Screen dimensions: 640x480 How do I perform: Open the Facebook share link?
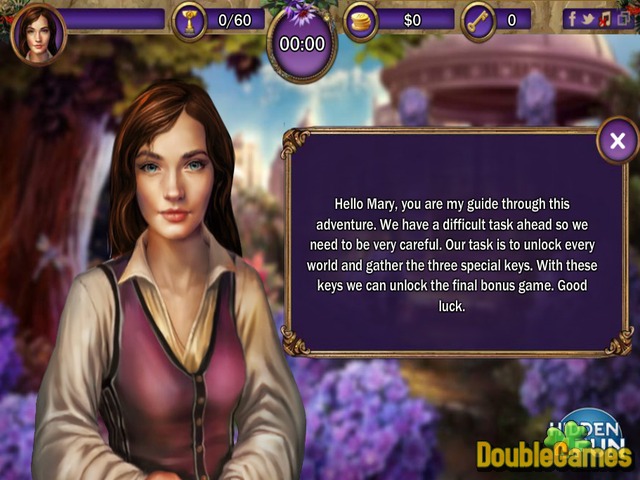pos(572,18)
